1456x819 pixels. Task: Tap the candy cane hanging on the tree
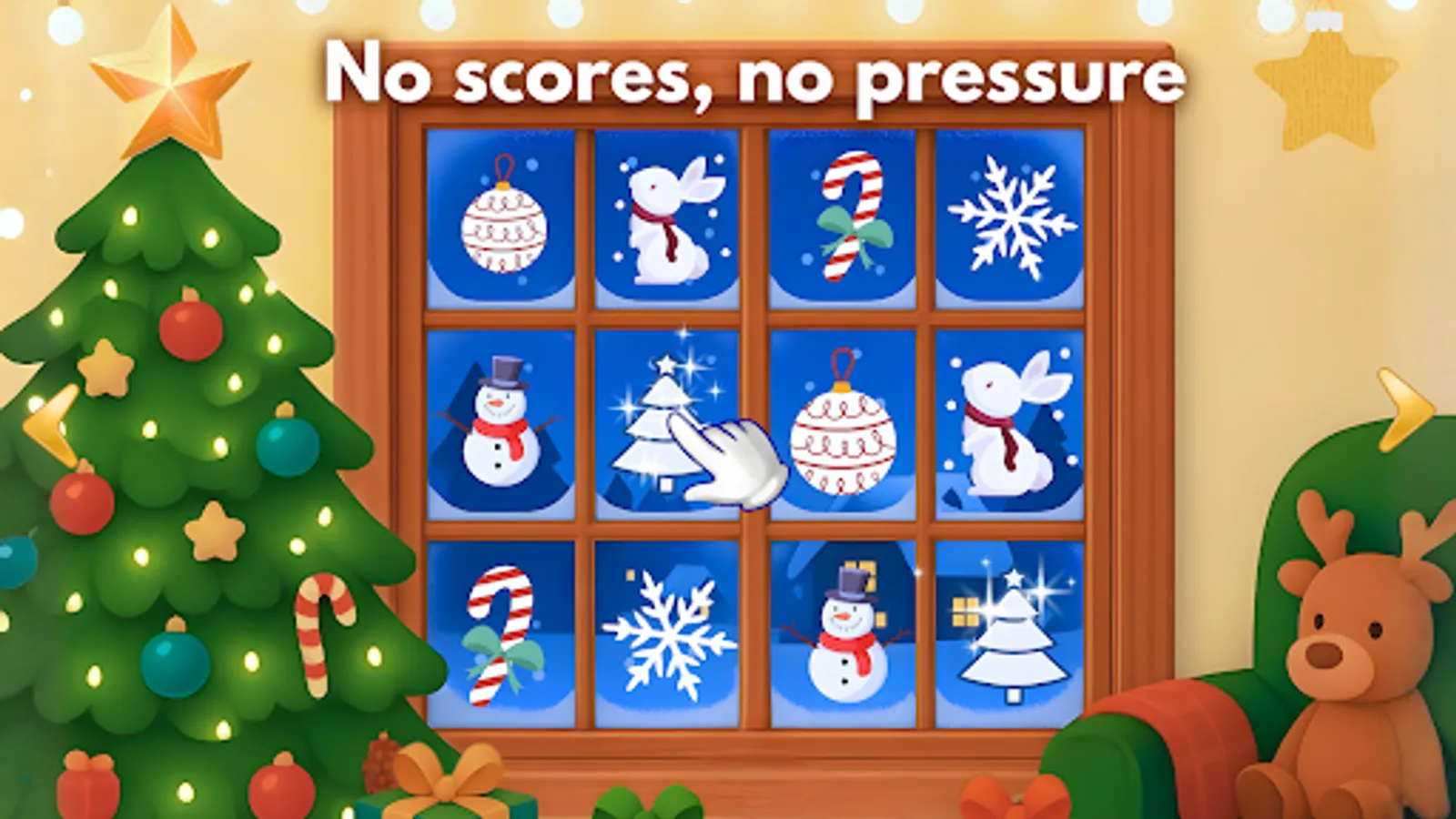click(x=323, y=637)
